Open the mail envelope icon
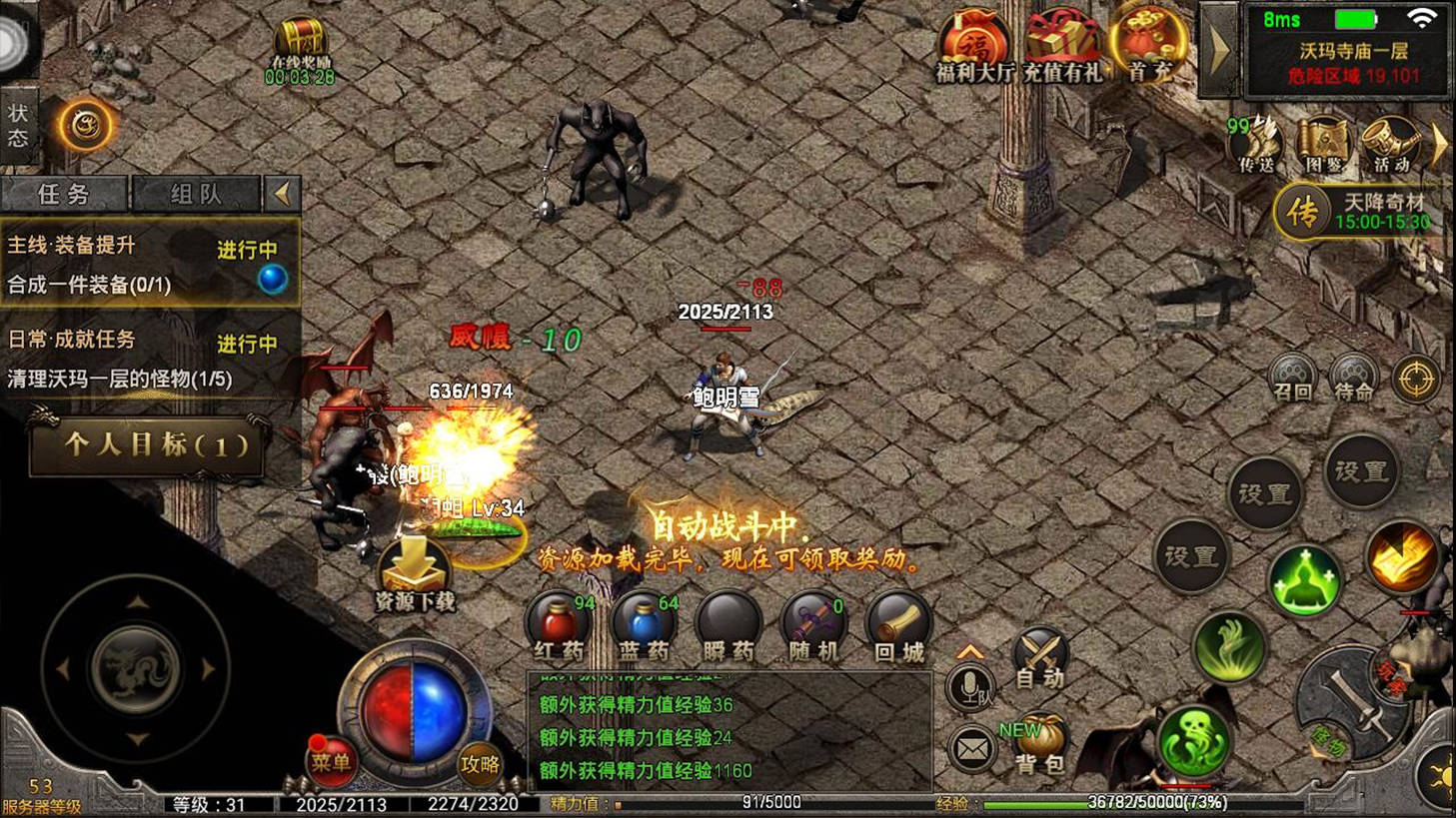Image resolution: width=1456 pixels, height=818 pixels. 971,749
